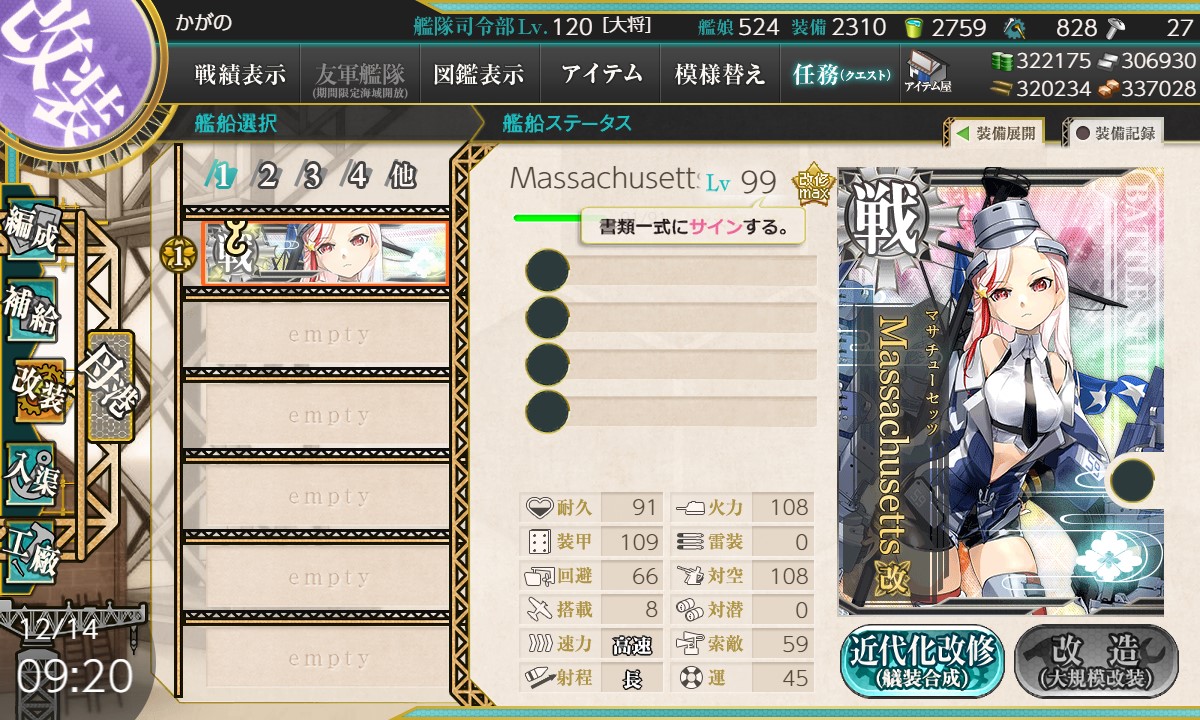
Task: Start 近代化改修 modernization
Action: pyautogui.click(x=921, y=663)
